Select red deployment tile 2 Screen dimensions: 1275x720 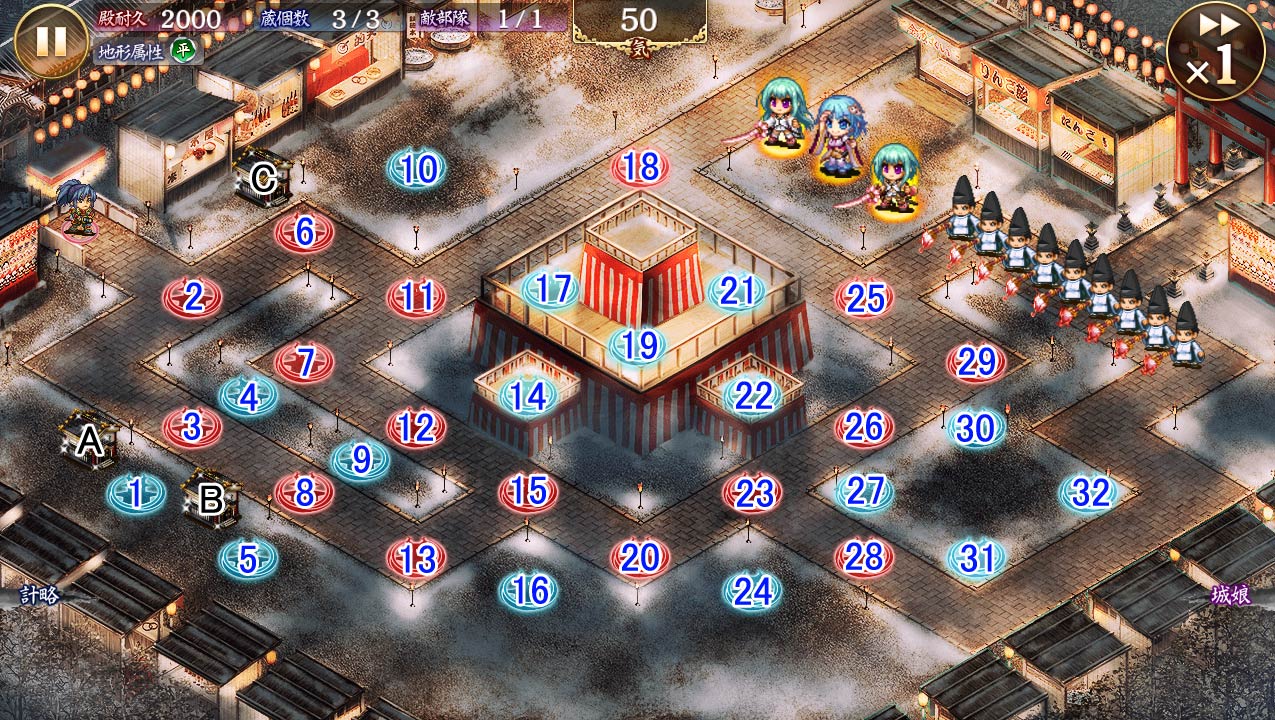point(192,298)
